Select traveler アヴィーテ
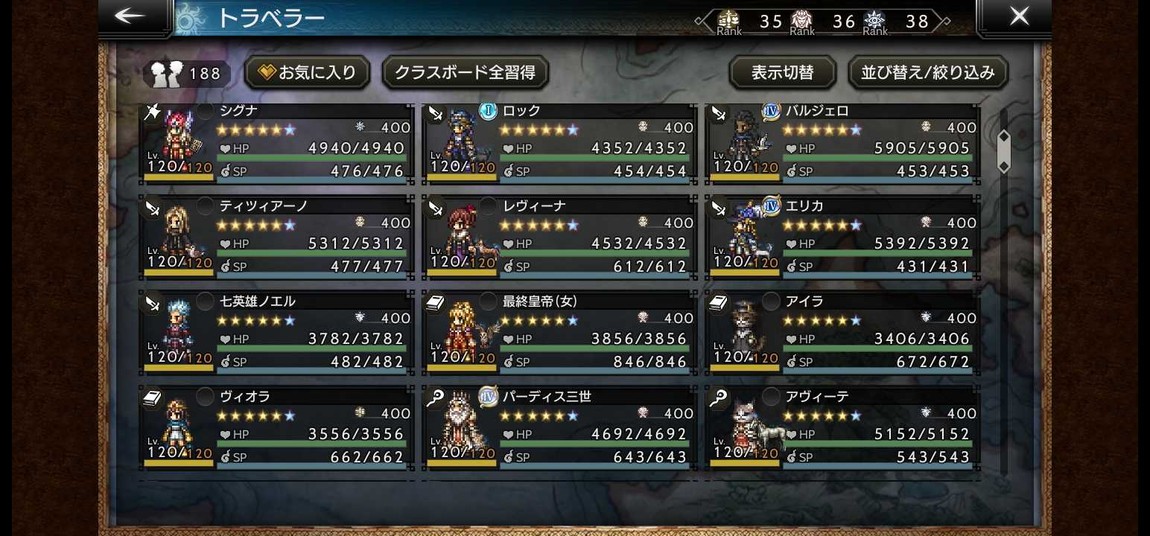This screenshot has height=536, width=1150. 843,429
